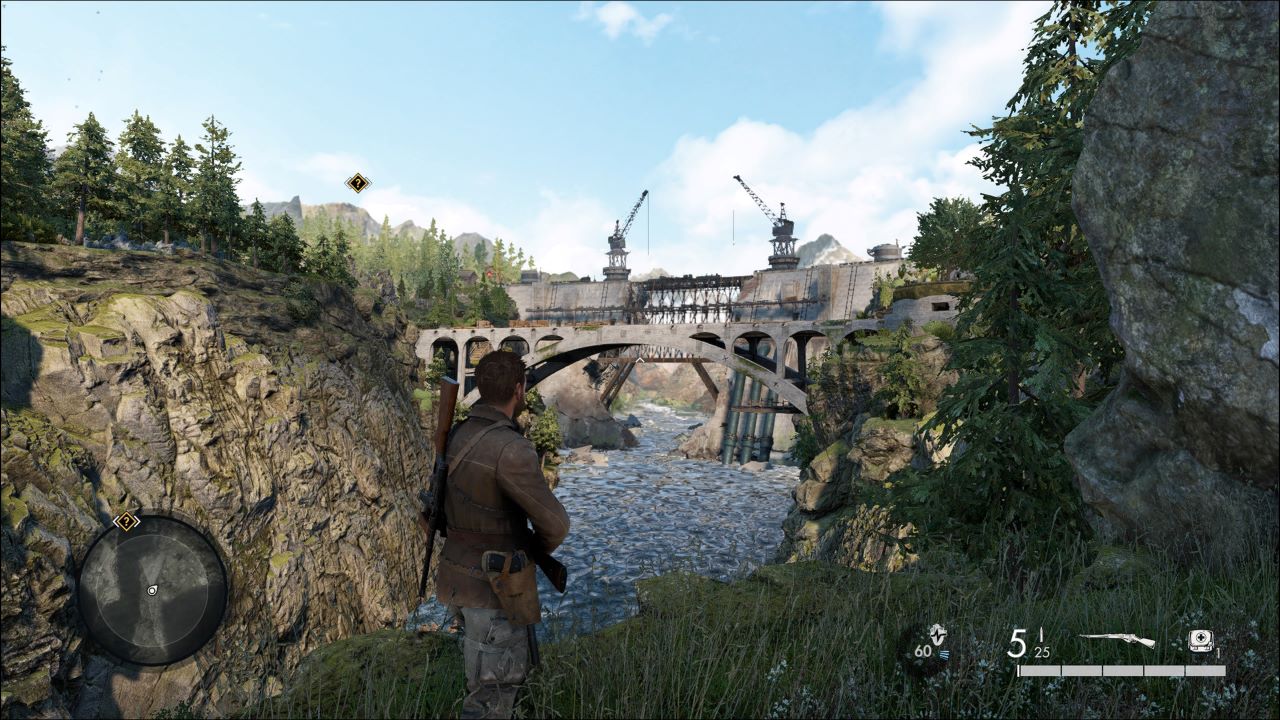Screen dimensions: 1280x720
Task: Click the heart rate pulse icon
Action: point(936,634)
